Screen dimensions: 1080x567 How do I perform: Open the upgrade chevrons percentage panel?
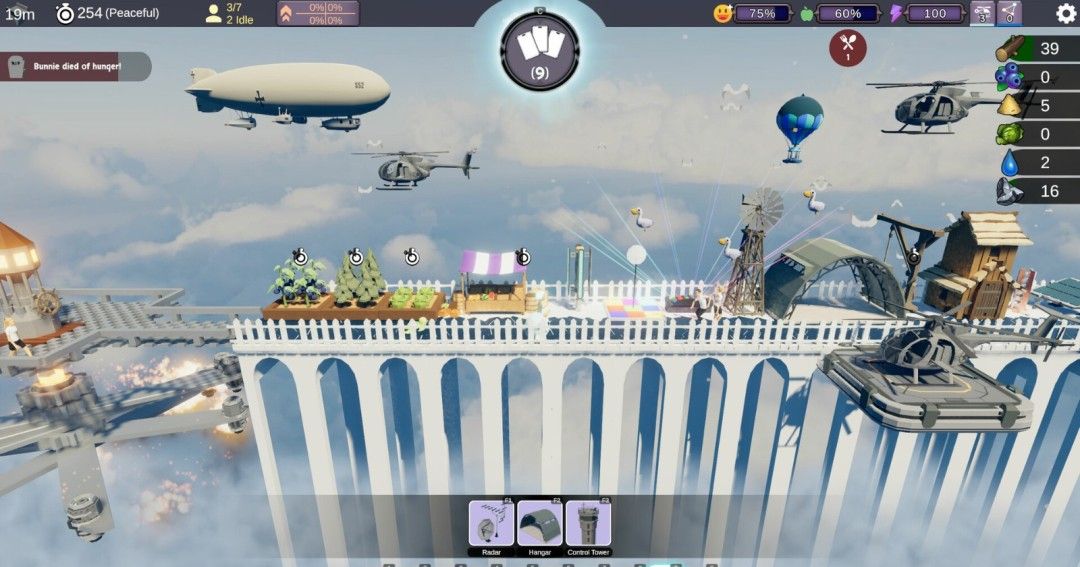tap(317, 13)
